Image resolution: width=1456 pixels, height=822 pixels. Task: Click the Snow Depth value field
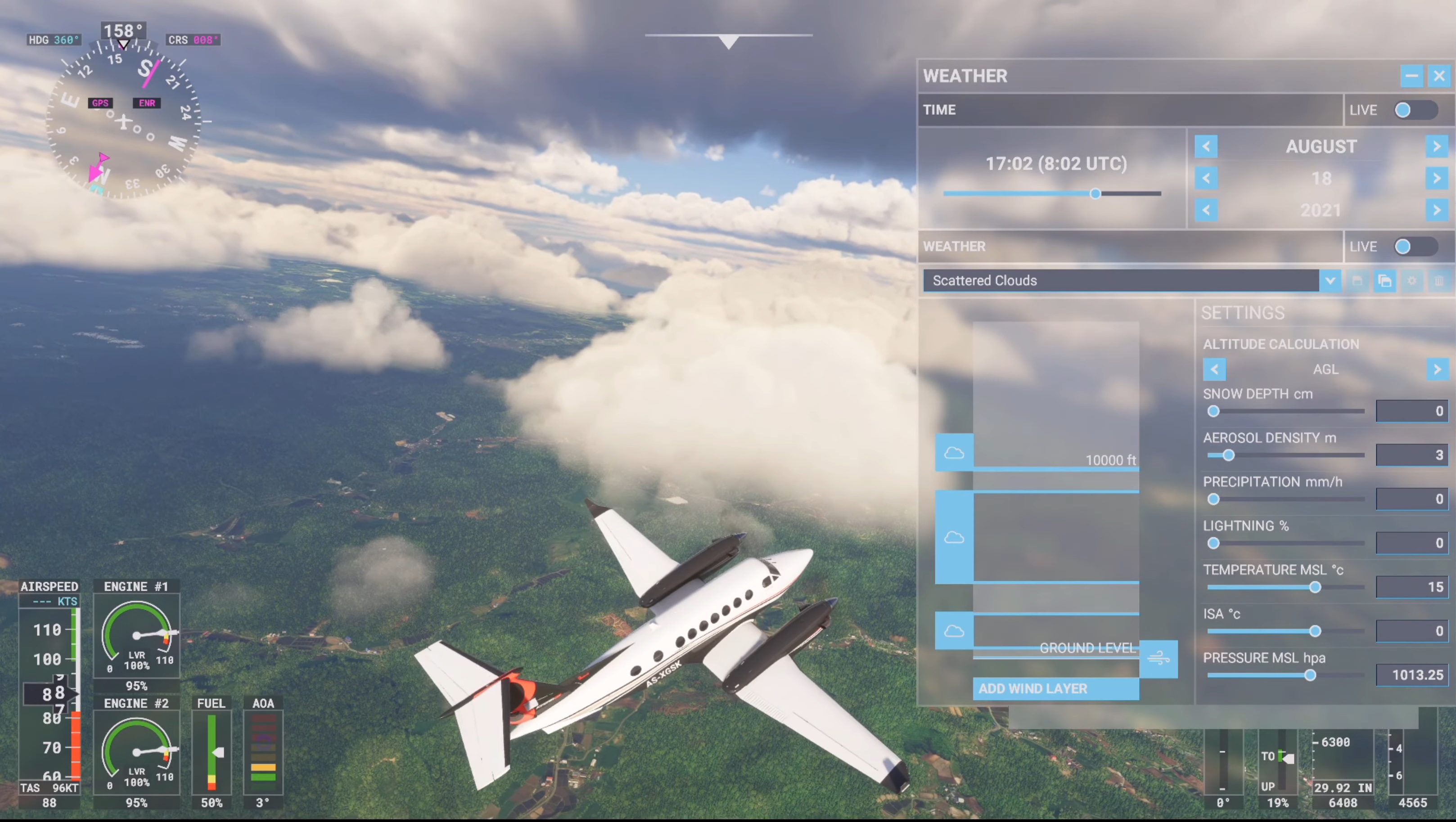[x=1411, y=411]
